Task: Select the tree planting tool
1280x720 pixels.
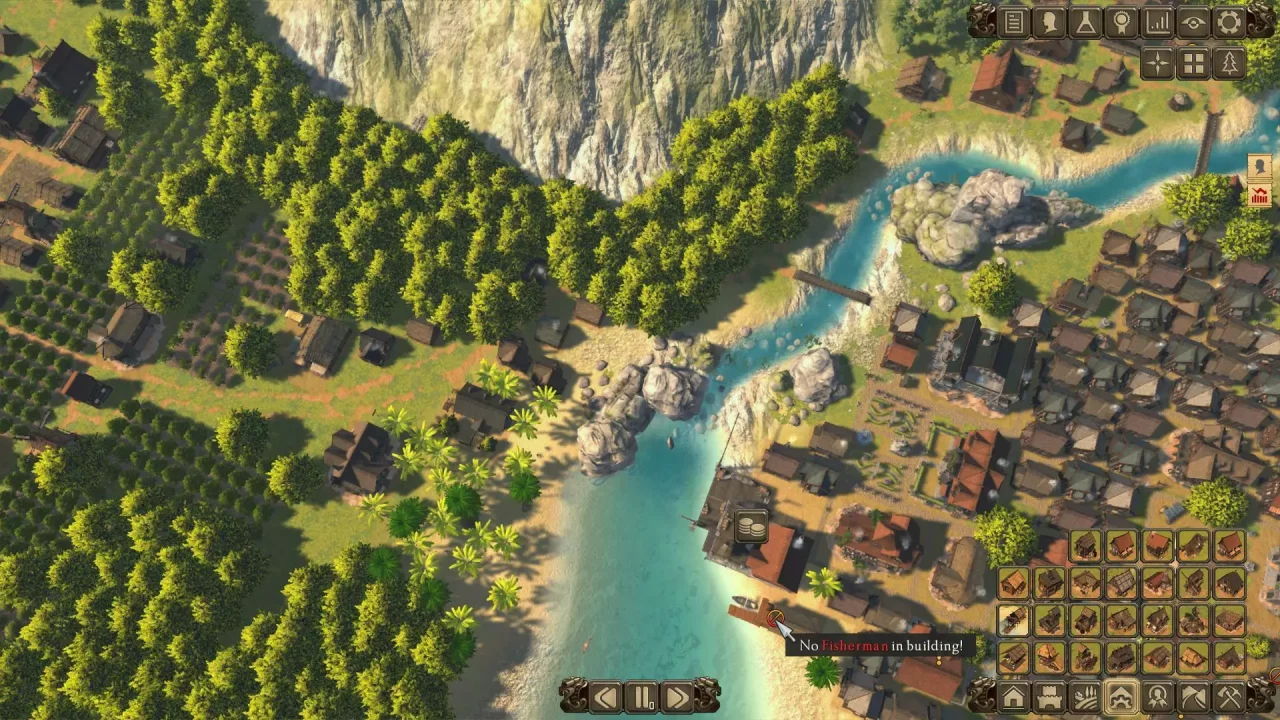Action: coord(1228,63)
